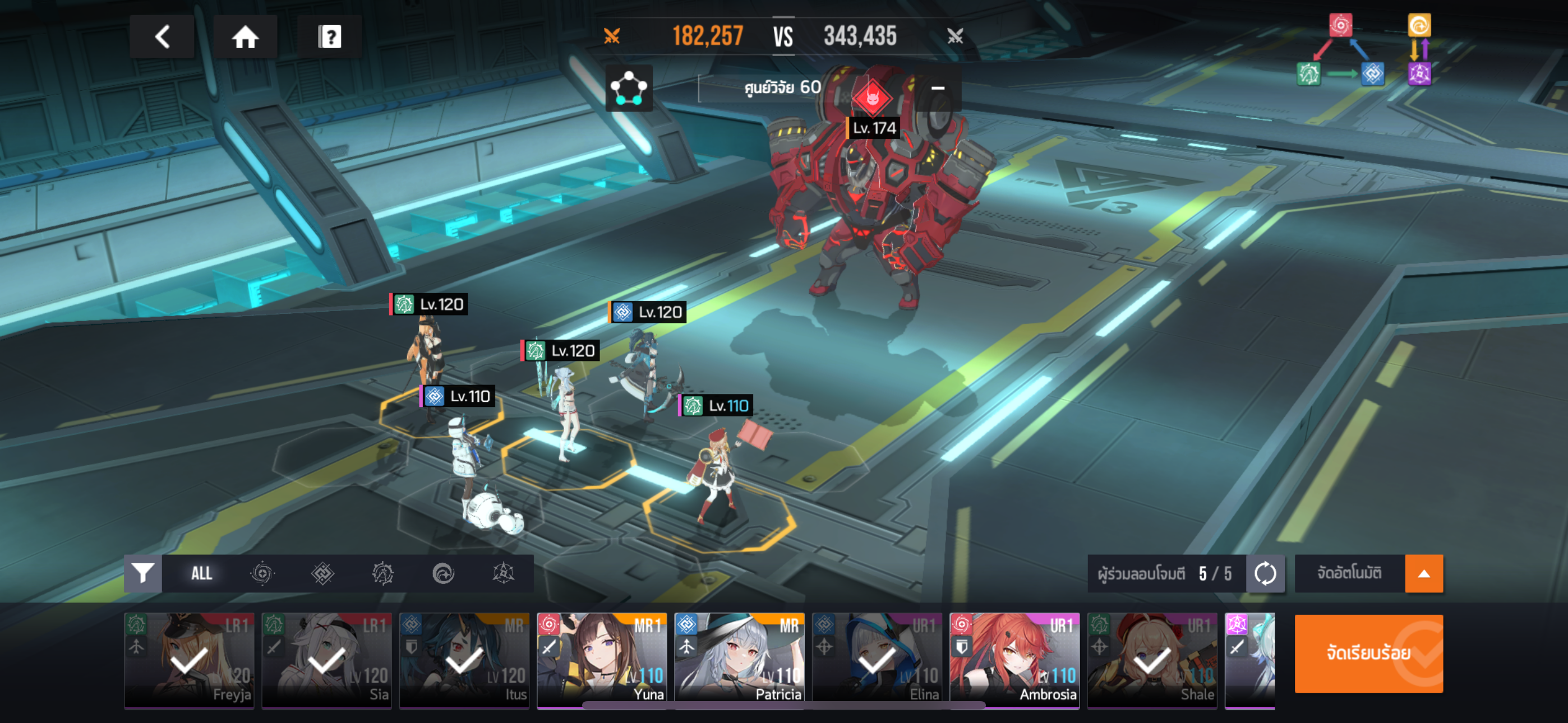Open the question mark help page

(x=329, y=37)
